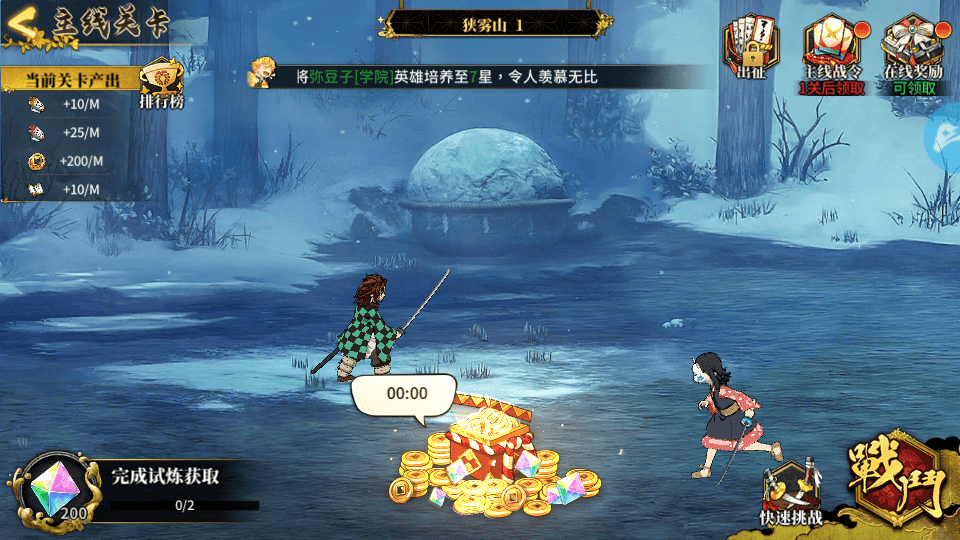Claim the 在线奖励 online reward
The height and width of the screenshot is (540, 960).
[909, 52]
